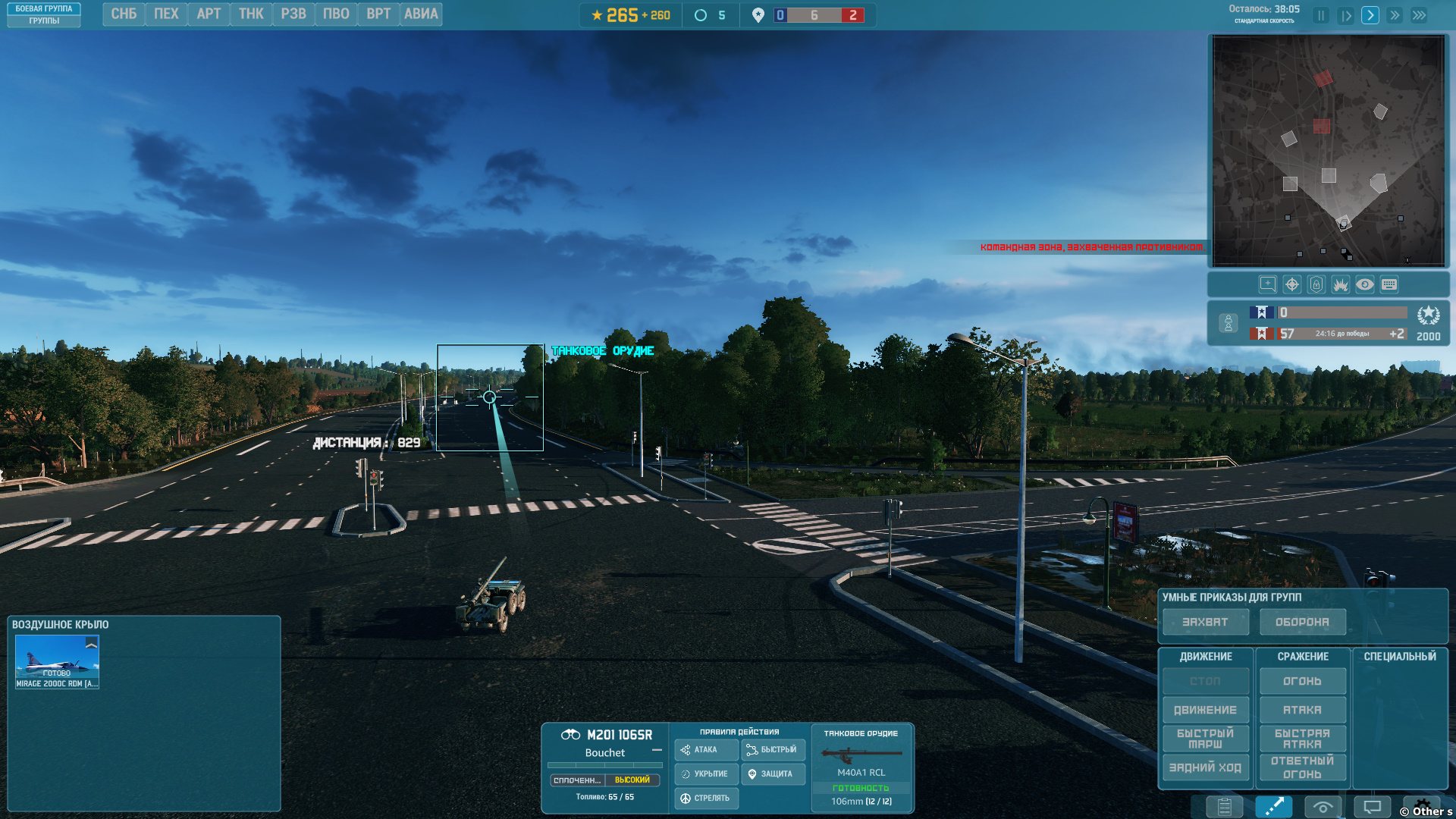1456x819 pixels.
Task: Choose the ПВО air defense tab
Action: pos(336,14)
